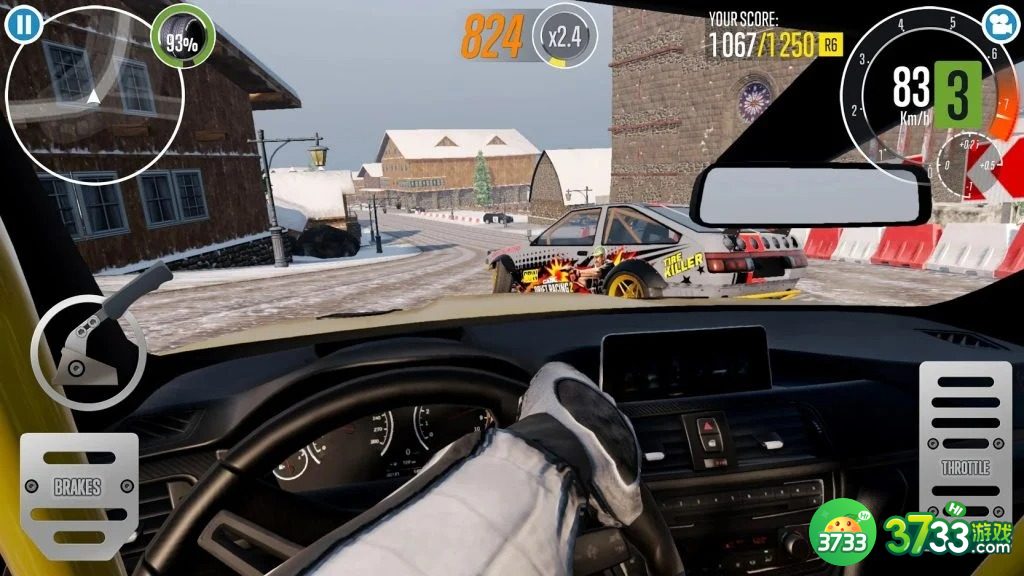The height and width of the screenshot is (576, 1024).
Task: Click the circular minimap
Action: [x=94, y=95]
